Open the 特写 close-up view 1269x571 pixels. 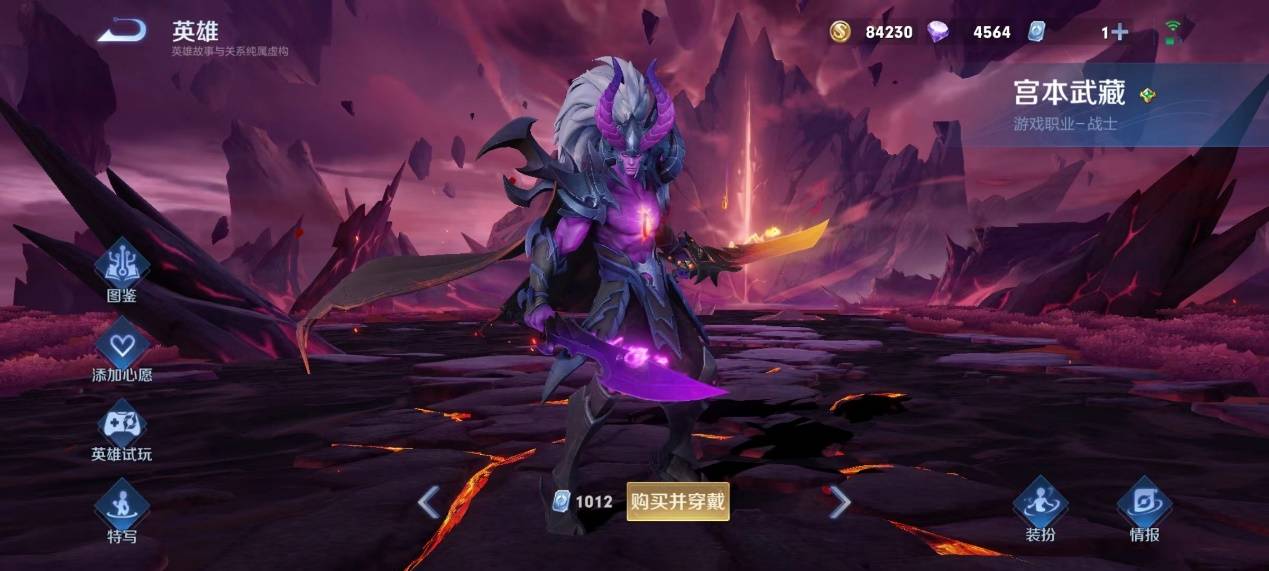(x=122, y=506)
